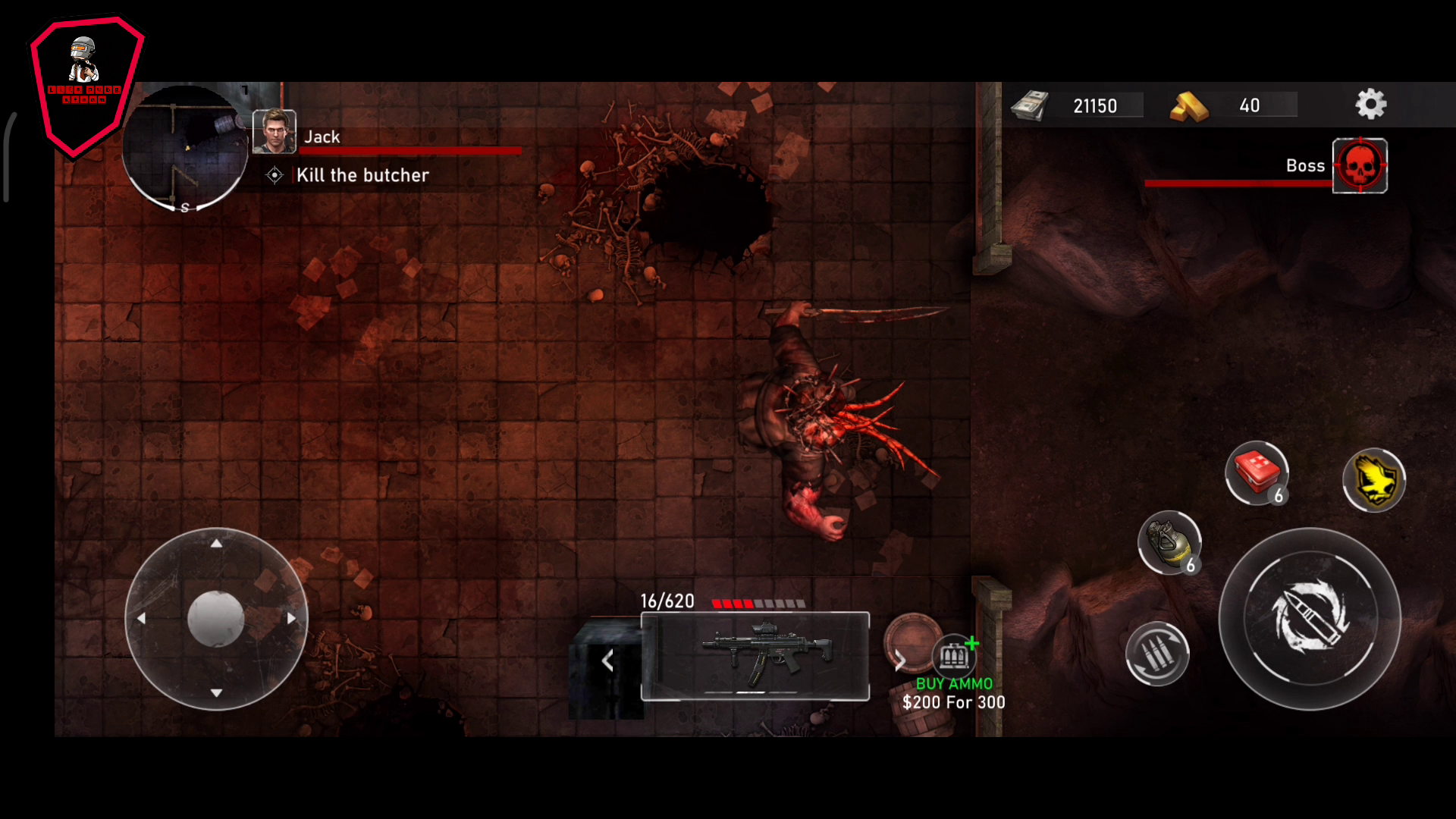Activate the yellow eagle skill
Image resolution: width=1456 pixels, height=819 pixels.
point(1373,480)
